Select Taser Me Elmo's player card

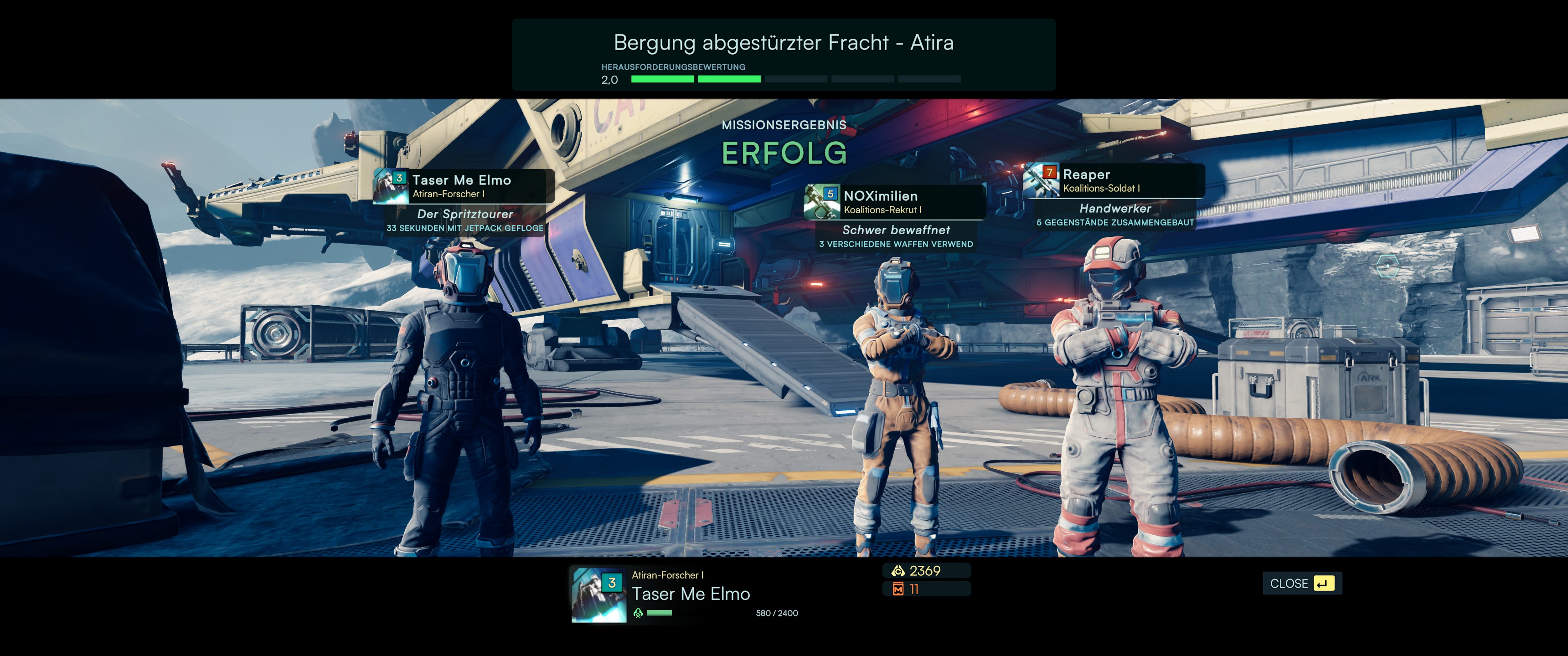pyautogui.click(x=464, y=186)
